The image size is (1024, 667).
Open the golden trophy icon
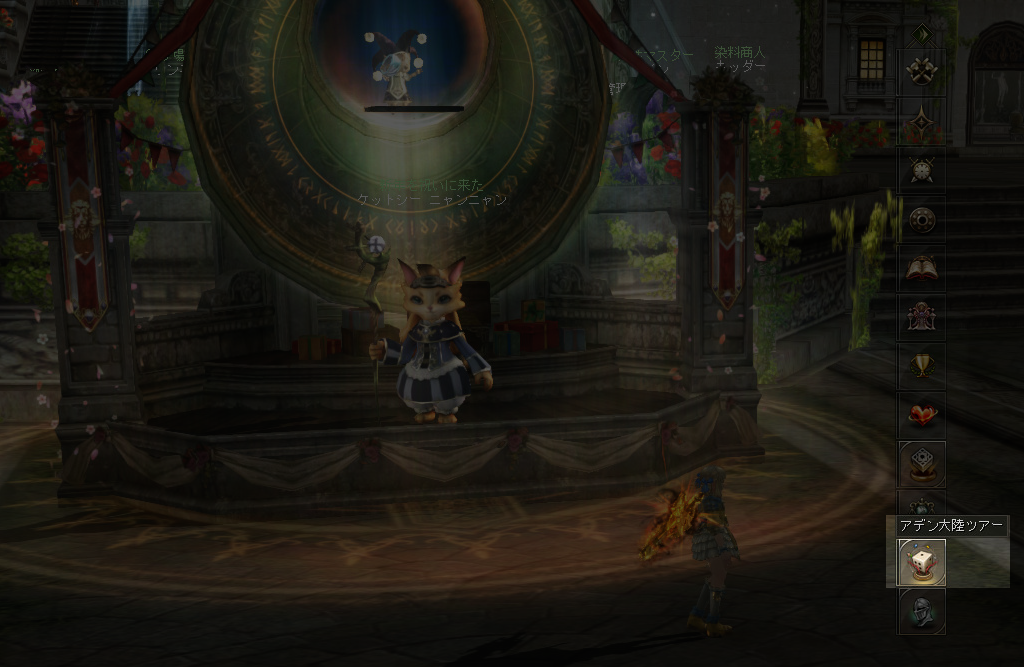click(921, 365)
